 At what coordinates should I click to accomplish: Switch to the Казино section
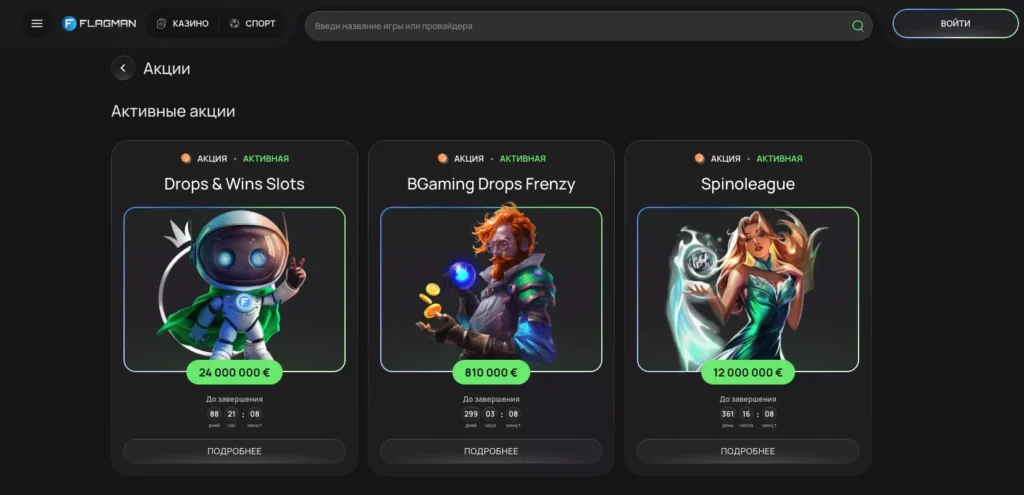[x=183, y=24]
